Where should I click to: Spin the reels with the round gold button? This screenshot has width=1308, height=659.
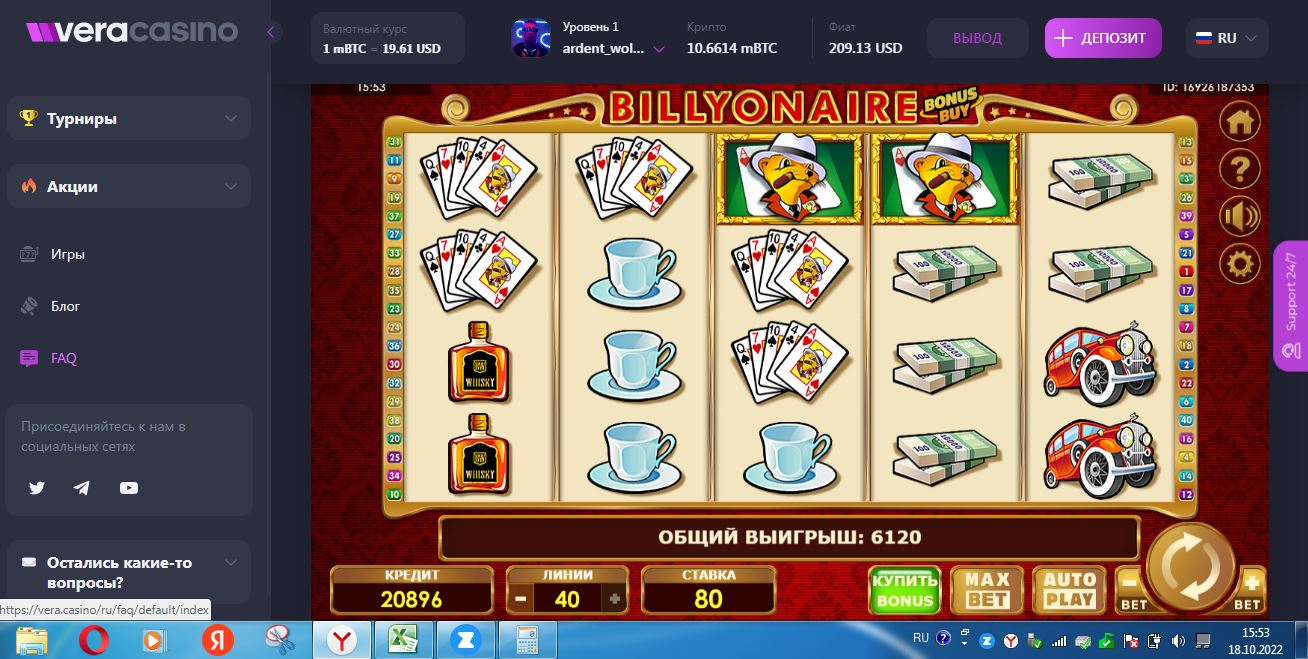(x=1190, y=567)
